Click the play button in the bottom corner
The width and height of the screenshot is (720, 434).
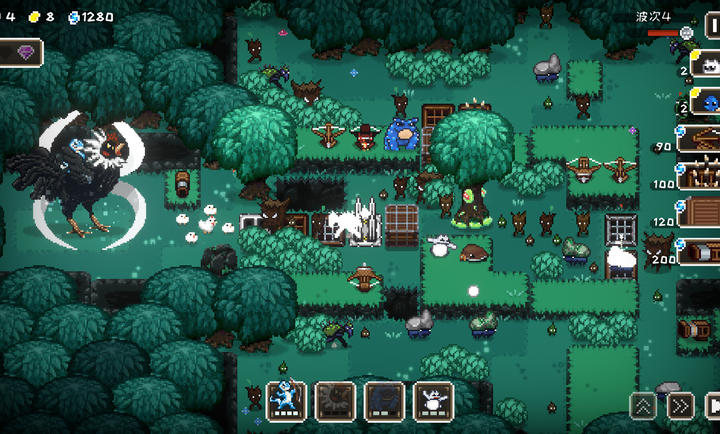tap(713, 405)
